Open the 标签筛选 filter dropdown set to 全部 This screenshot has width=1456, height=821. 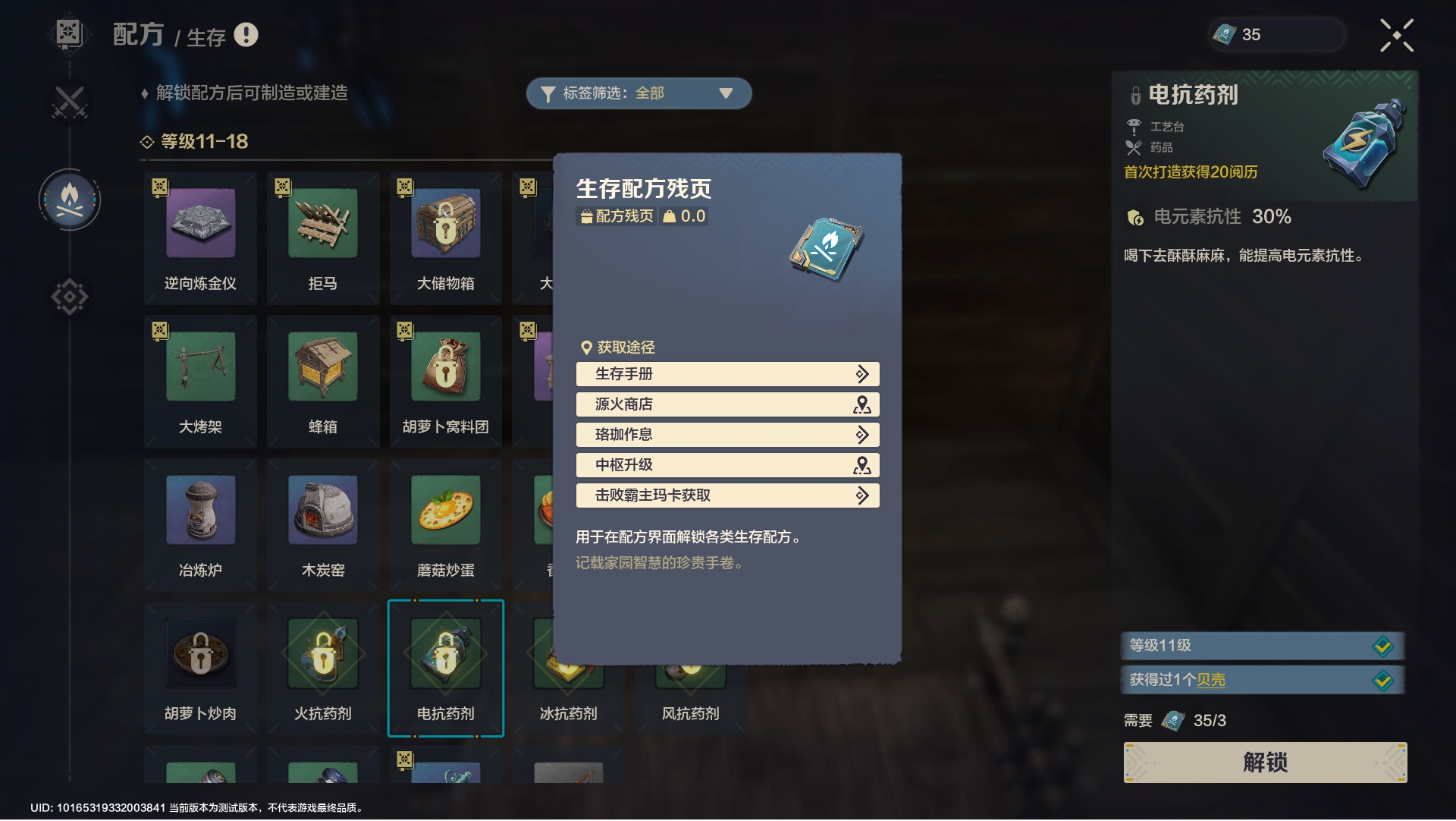pyautogui.click(x=639, y=93)
